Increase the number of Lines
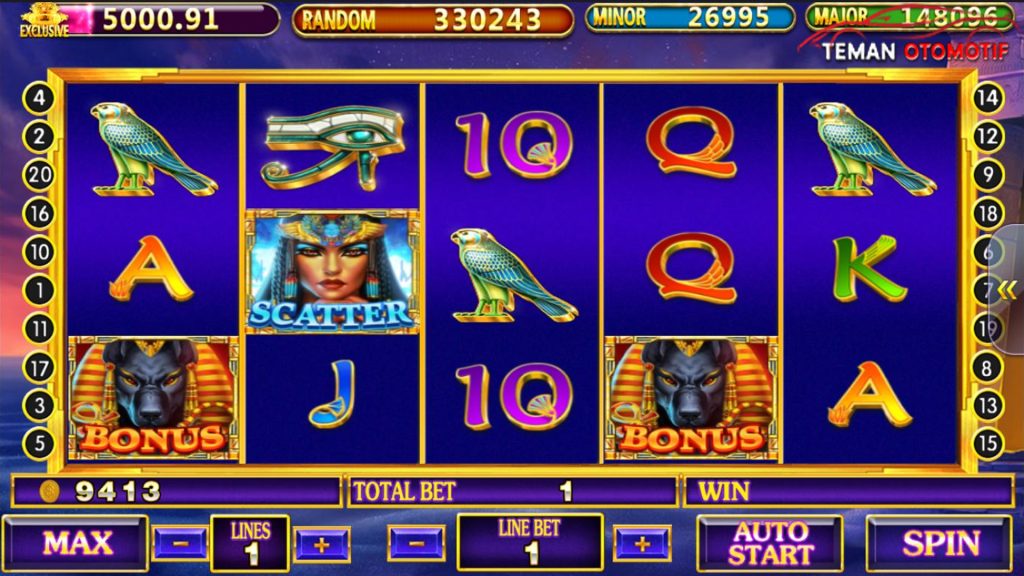Screen dimensions: 1024x576 click(x=322, y=543)
